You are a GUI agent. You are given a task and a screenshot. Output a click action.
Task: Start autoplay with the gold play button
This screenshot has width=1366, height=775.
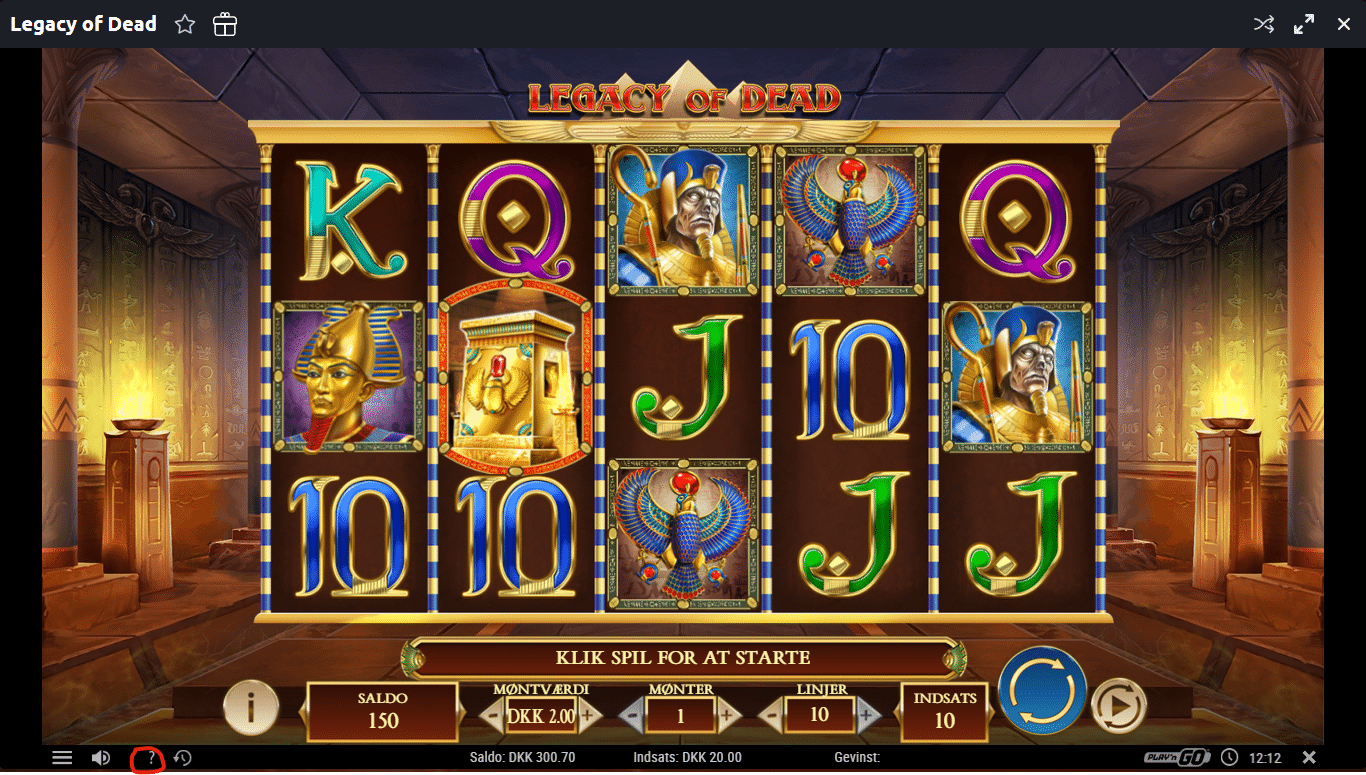(1117, 708)
